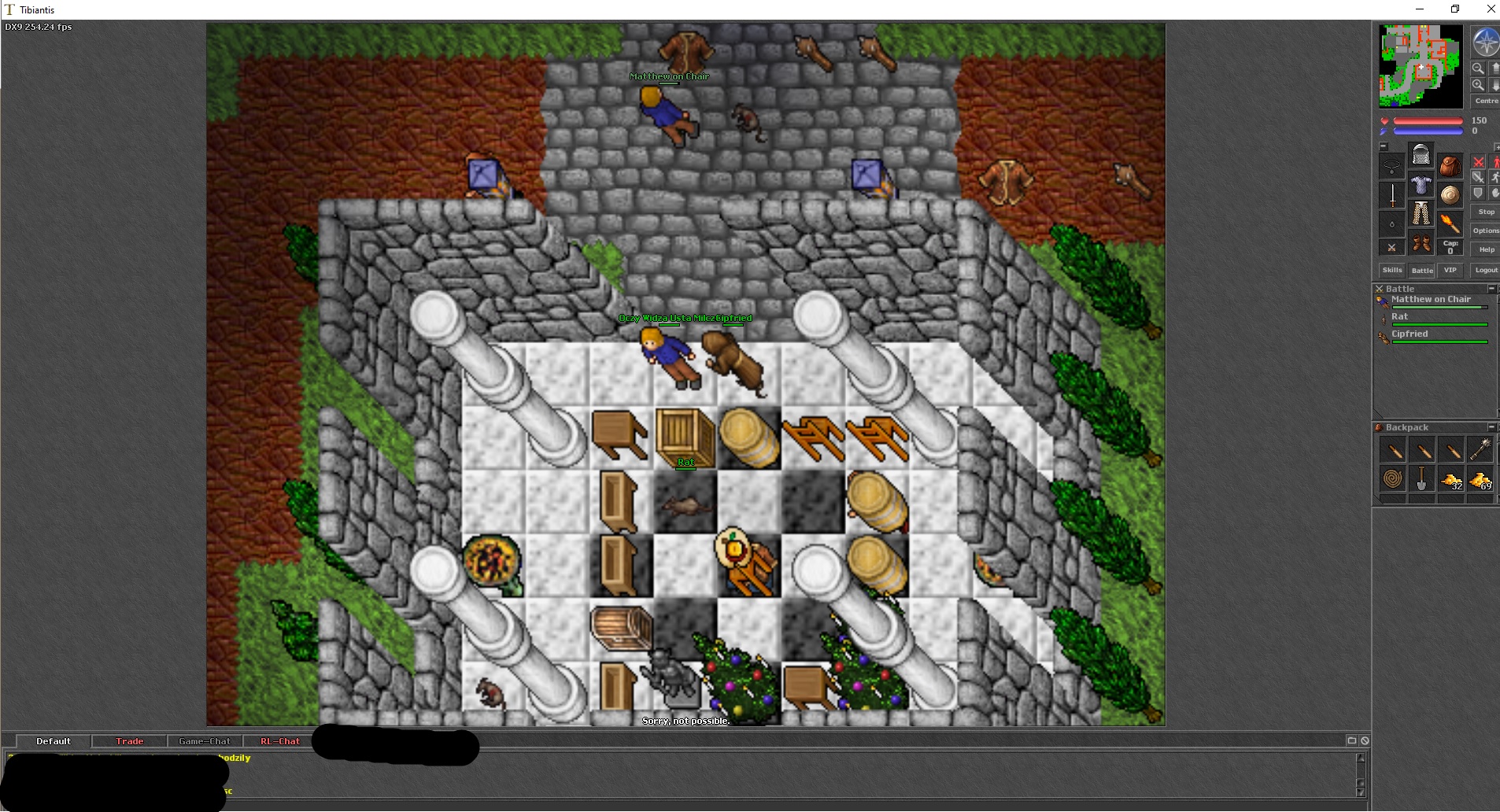Select the rope in the backpack
Viewport: 1500px width, 812px height.
(x=1393, y=478)
